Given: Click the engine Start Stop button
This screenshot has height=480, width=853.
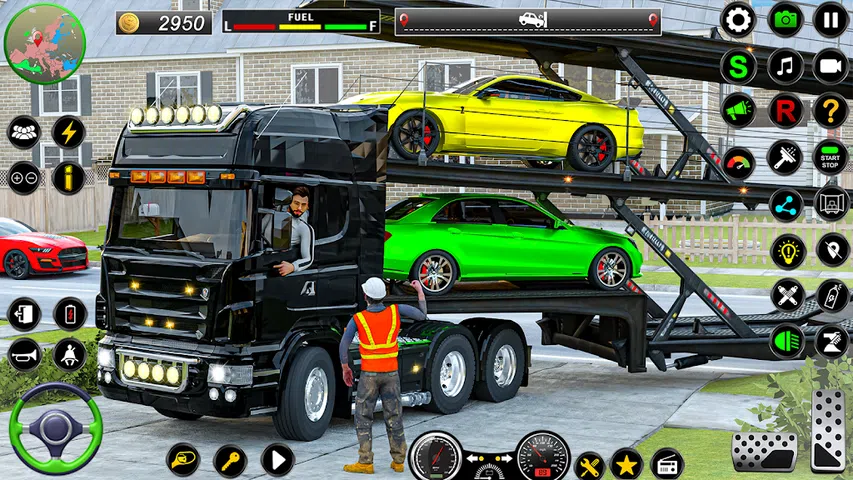Looking at the screenshot, I should [x=830, y=157].
